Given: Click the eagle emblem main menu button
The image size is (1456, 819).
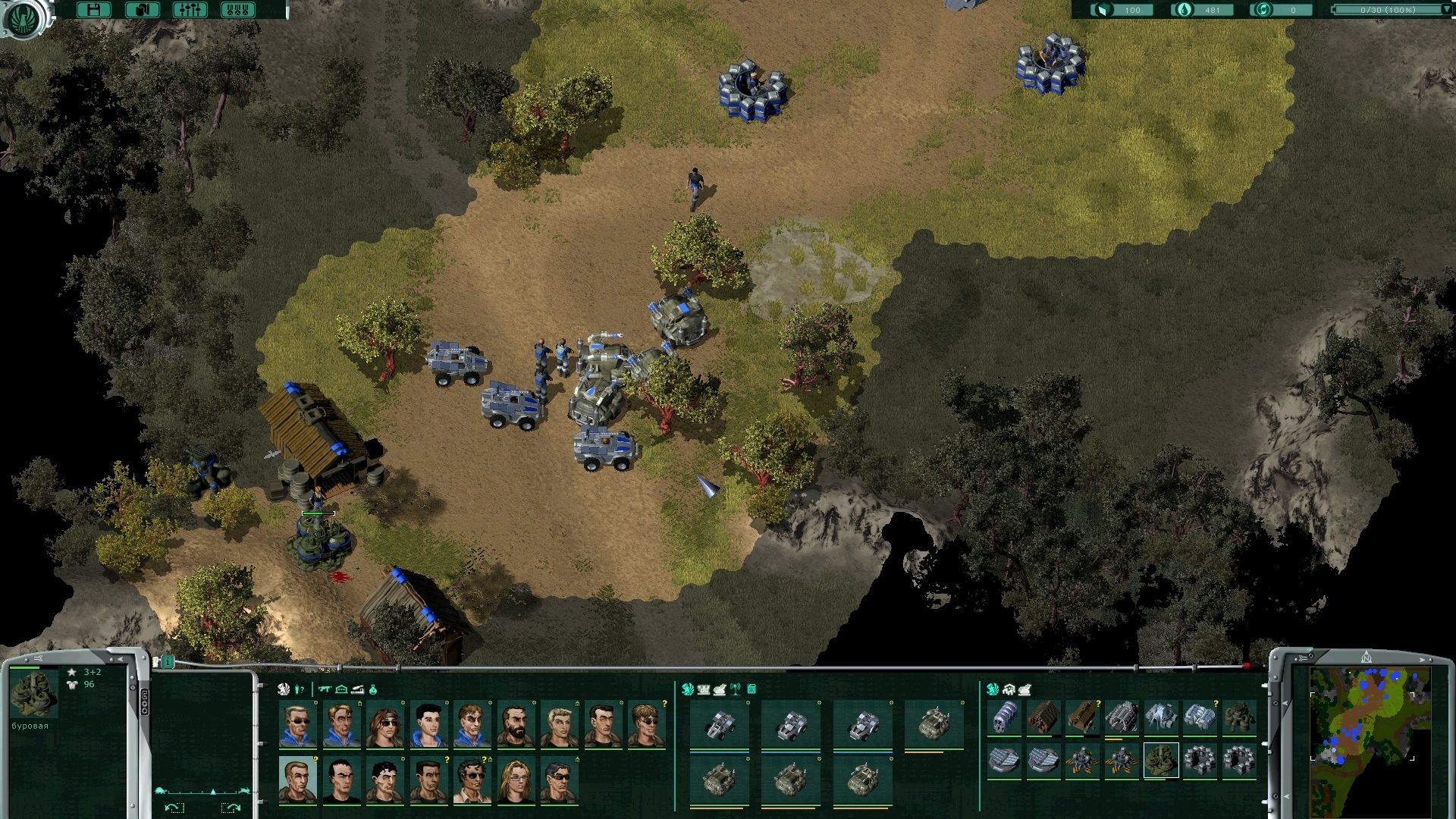Looking at the screenshot, I should 24,17.
